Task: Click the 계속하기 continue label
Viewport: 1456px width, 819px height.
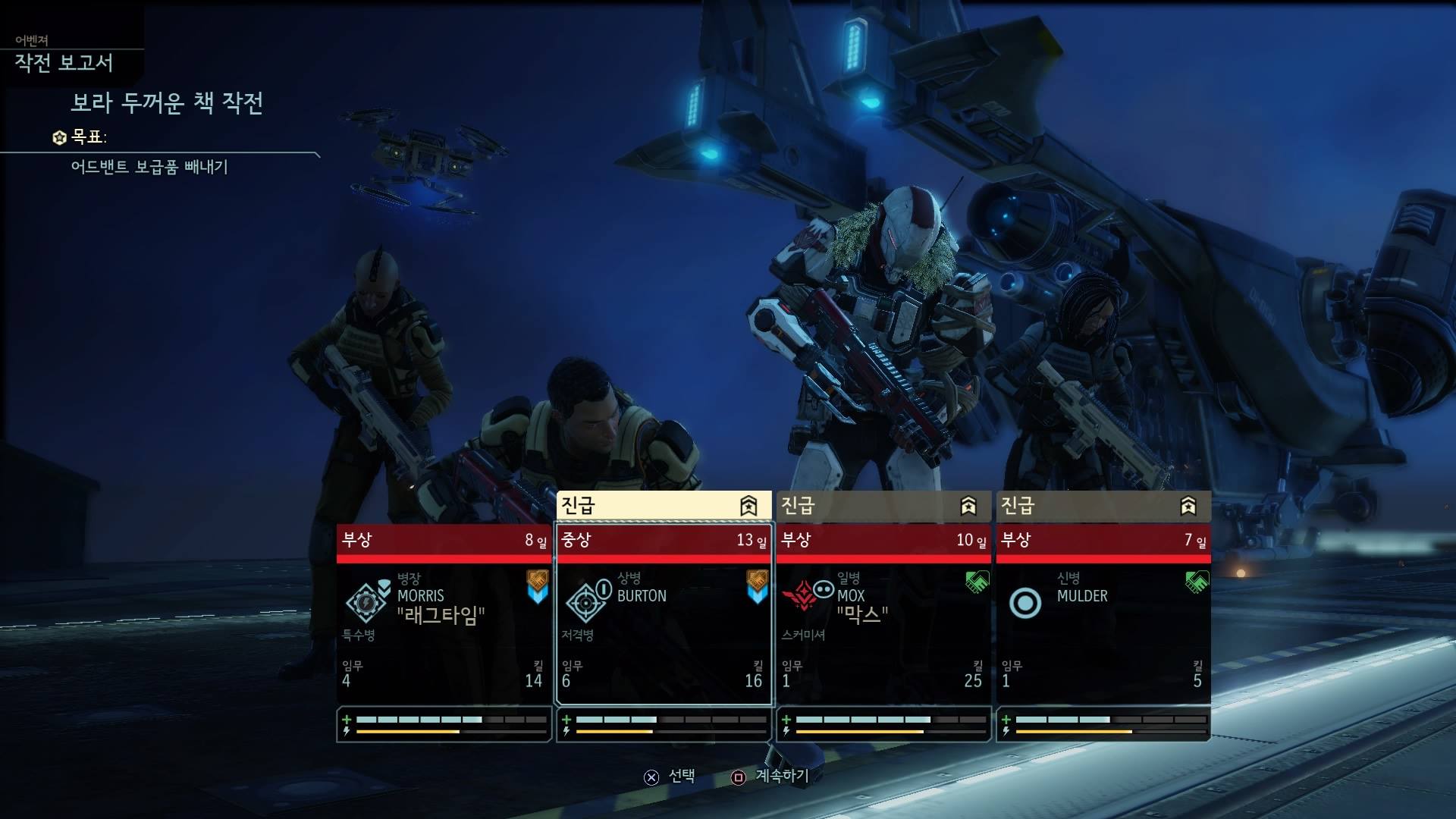Action: tap(781, 776)
